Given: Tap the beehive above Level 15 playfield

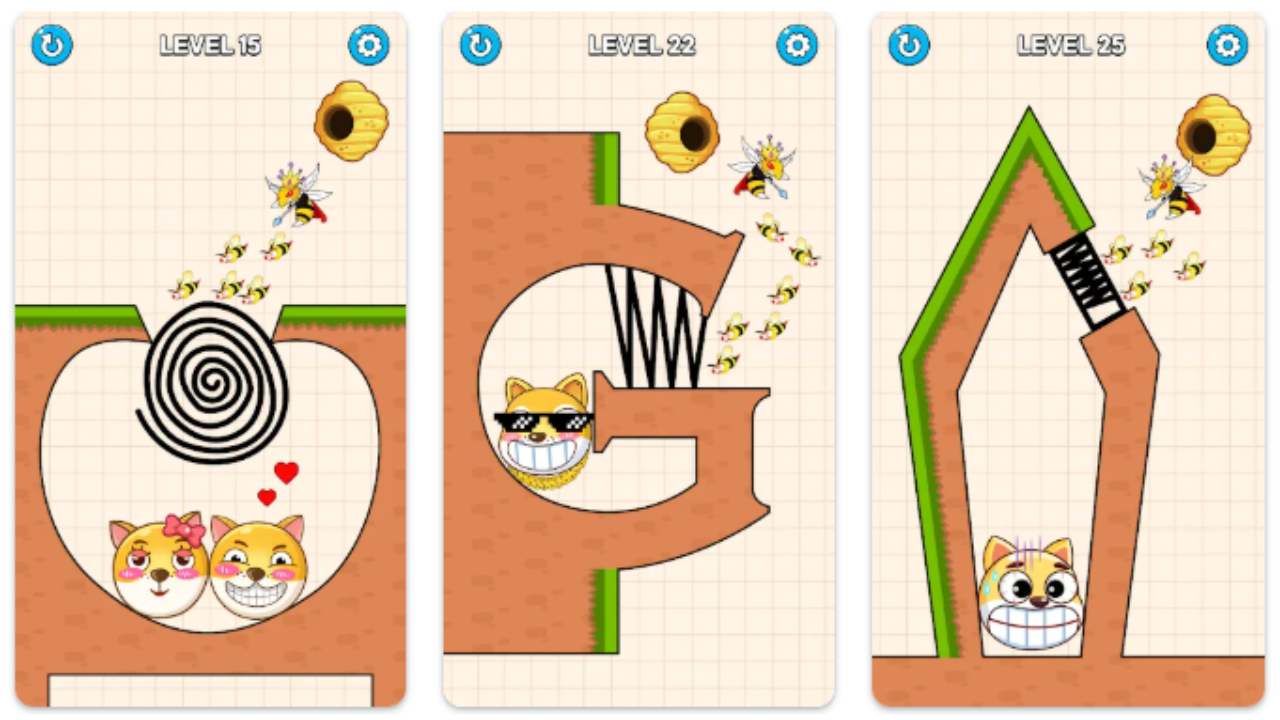Looking at the screenshot, I should tap(352, 118).
